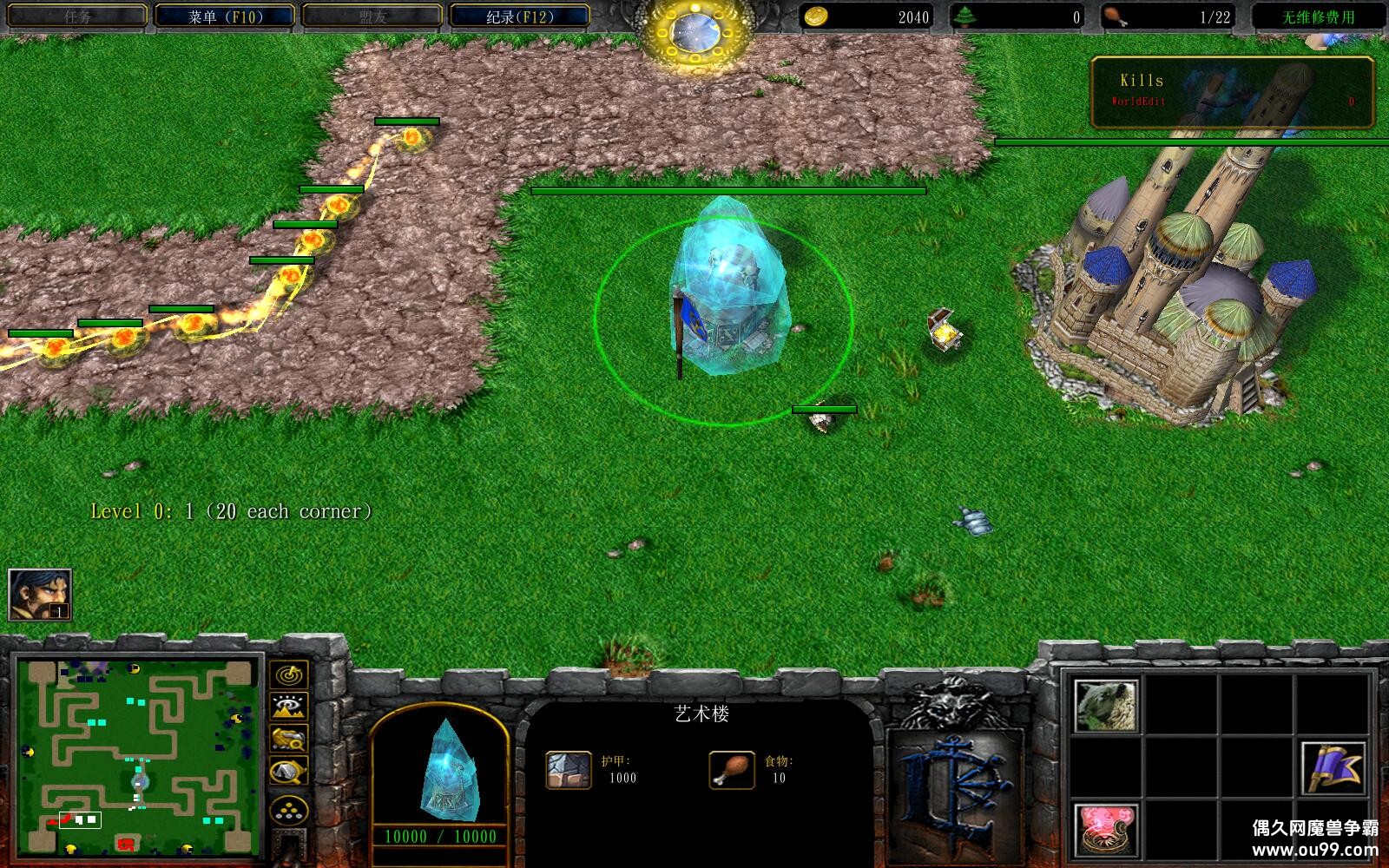Set rally point with the flag icon
This screenshot has width=1389, height=868.
click(1333, 769)
